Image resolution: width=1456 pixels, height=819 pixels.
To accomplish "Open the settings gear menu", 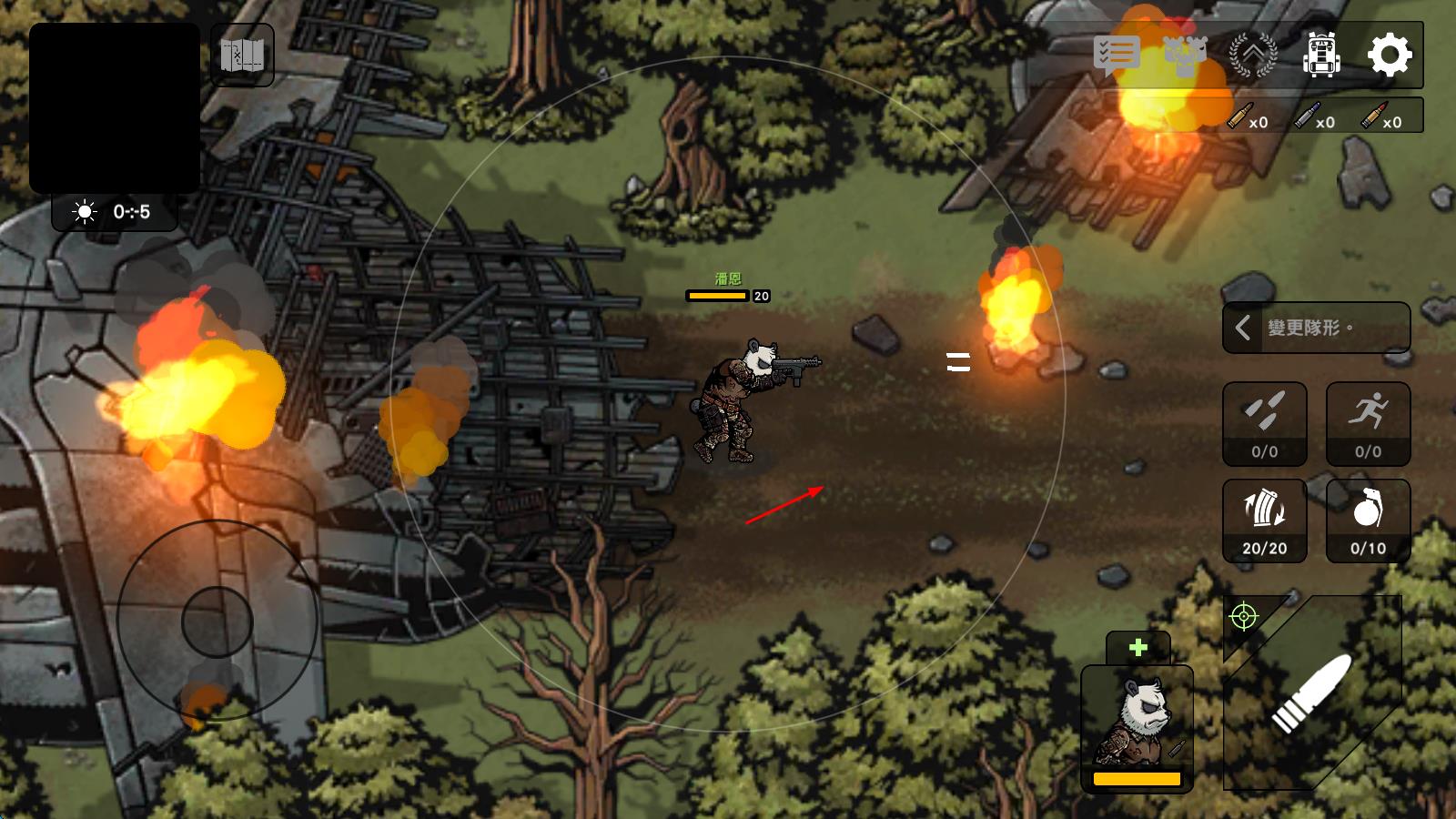I will 1390,55.
